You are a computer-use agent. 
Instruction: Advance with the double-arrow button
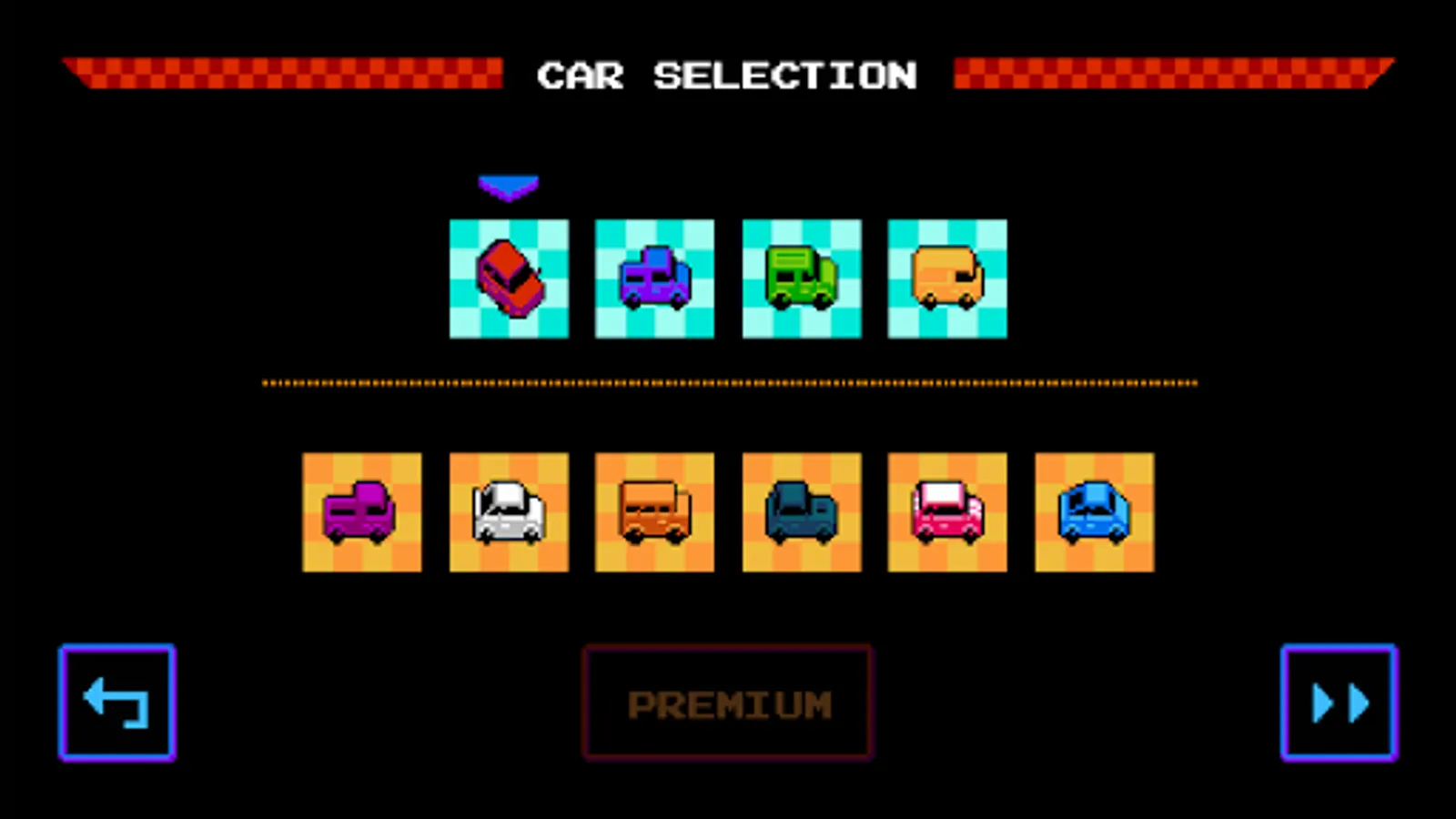(x=1338, y=701)
